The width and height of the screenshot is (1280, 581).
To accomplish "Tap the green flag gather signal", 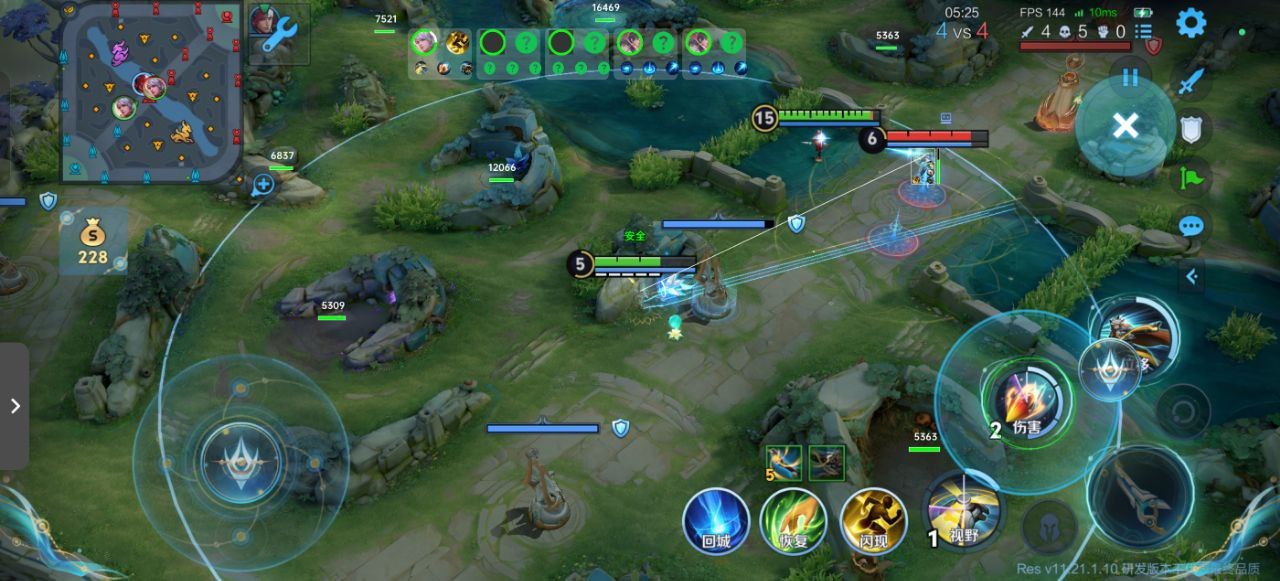I will [x=1190, y=179].
